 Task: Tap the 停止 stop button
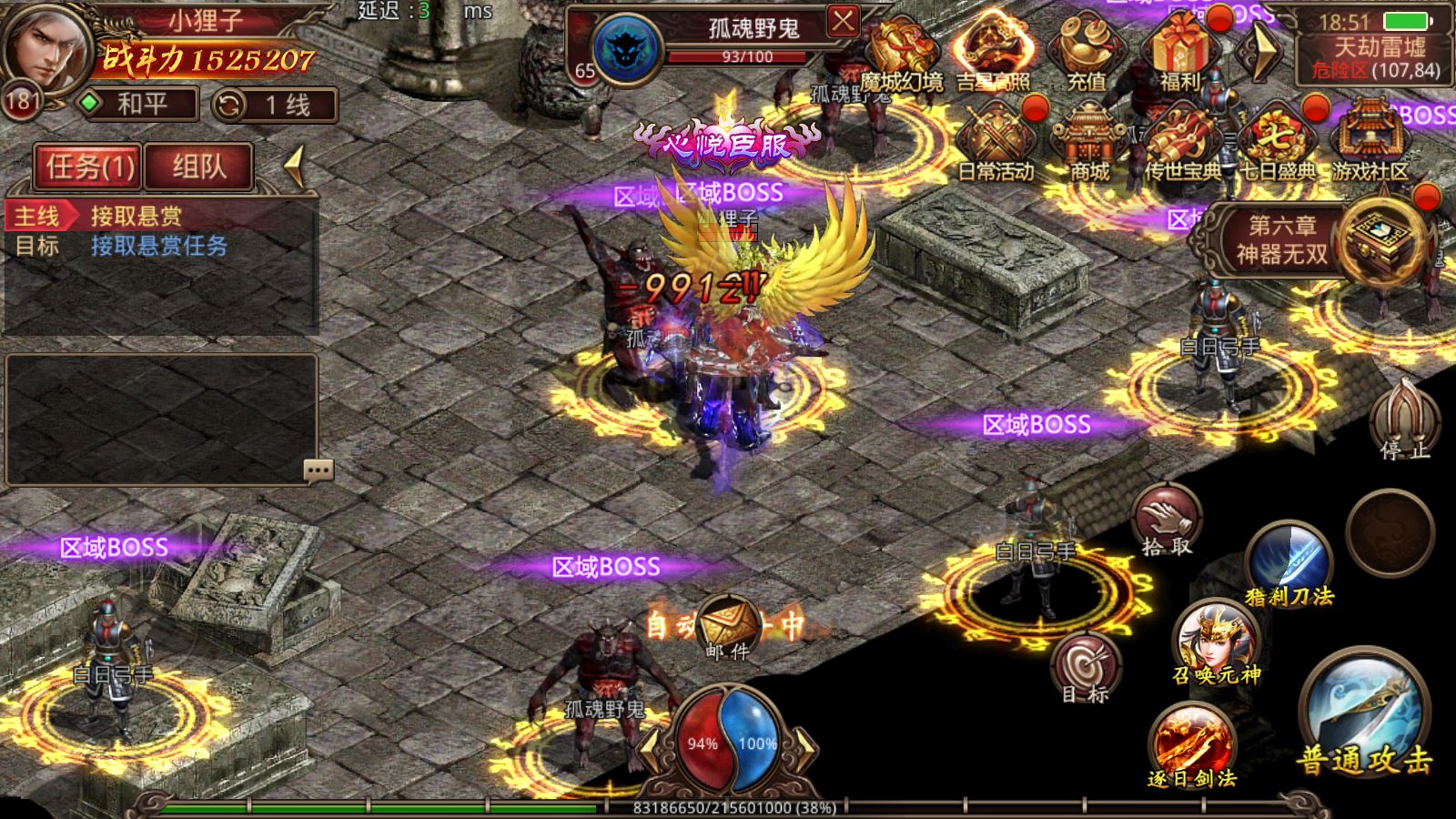coord(1404,419)
